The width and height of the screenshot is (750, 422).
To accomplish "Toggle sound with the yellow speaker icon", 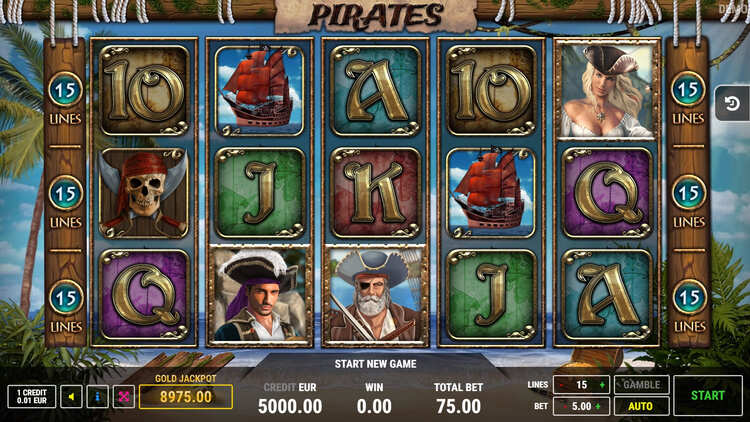I will tap(72, 397).
